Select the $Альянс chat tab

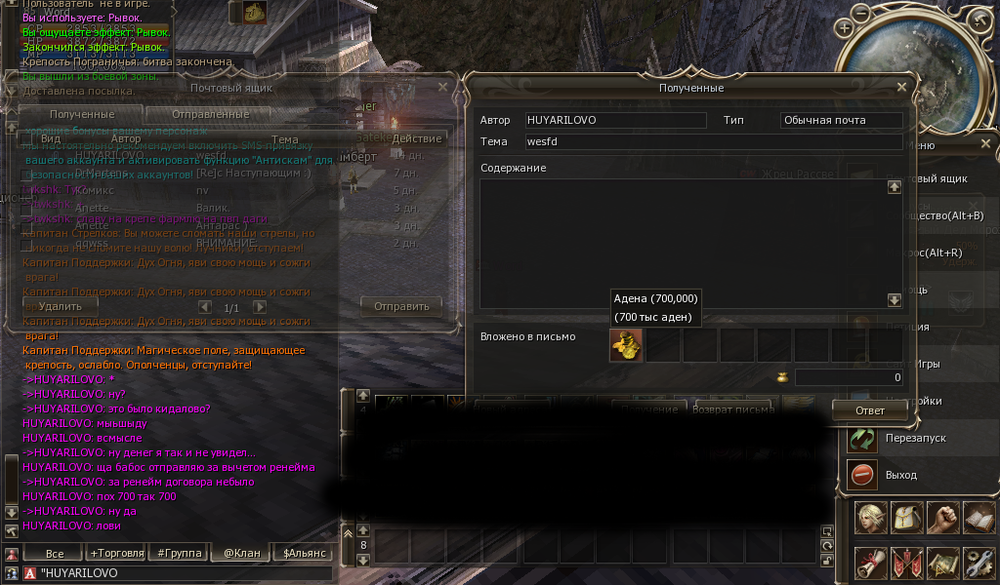(304, 553)
